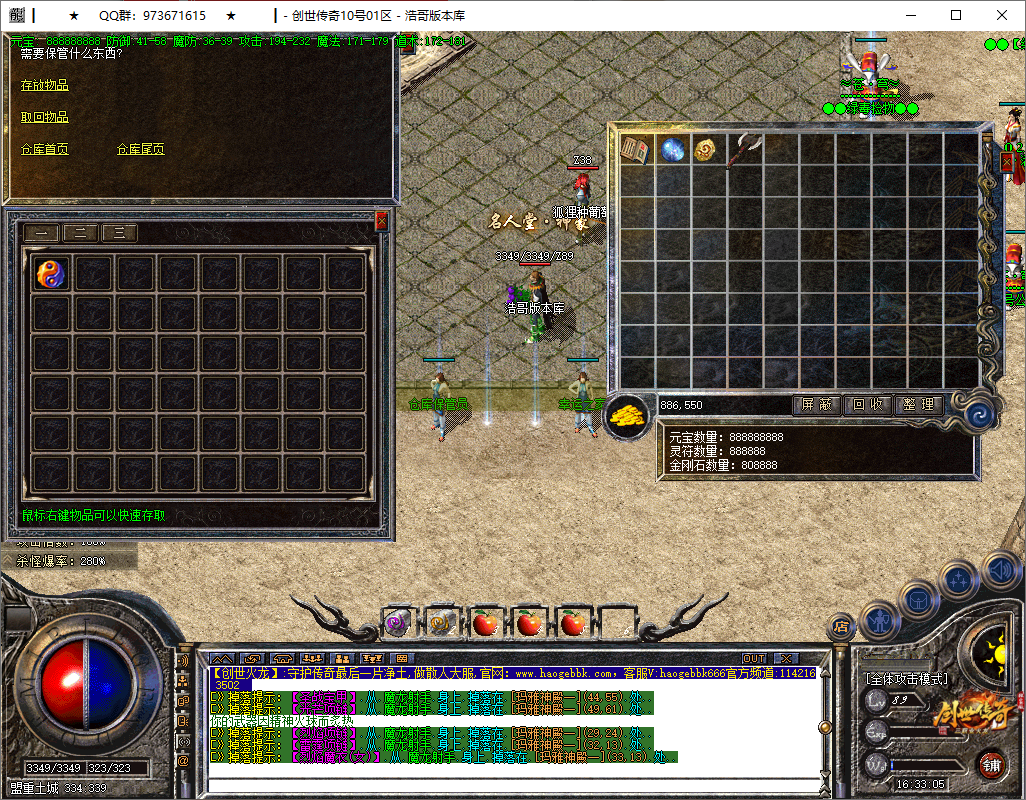The height and width of the screenshot is (800, 1026).
Task: Click the 回收 recycle button
Action: (x=867, y=405)
